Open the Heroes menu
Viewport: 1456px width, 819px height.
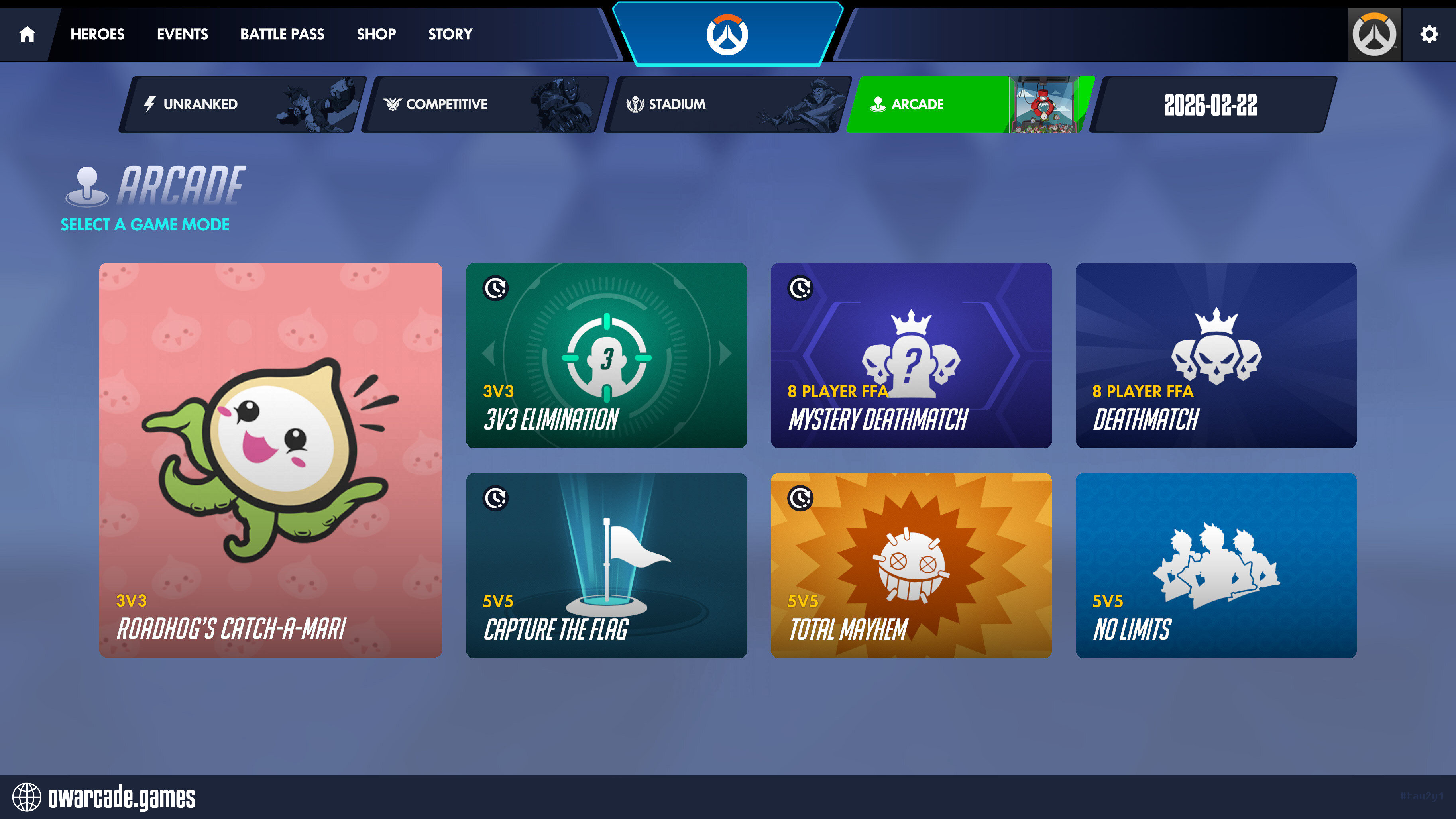pyautogui.click(x=97, y=35)
